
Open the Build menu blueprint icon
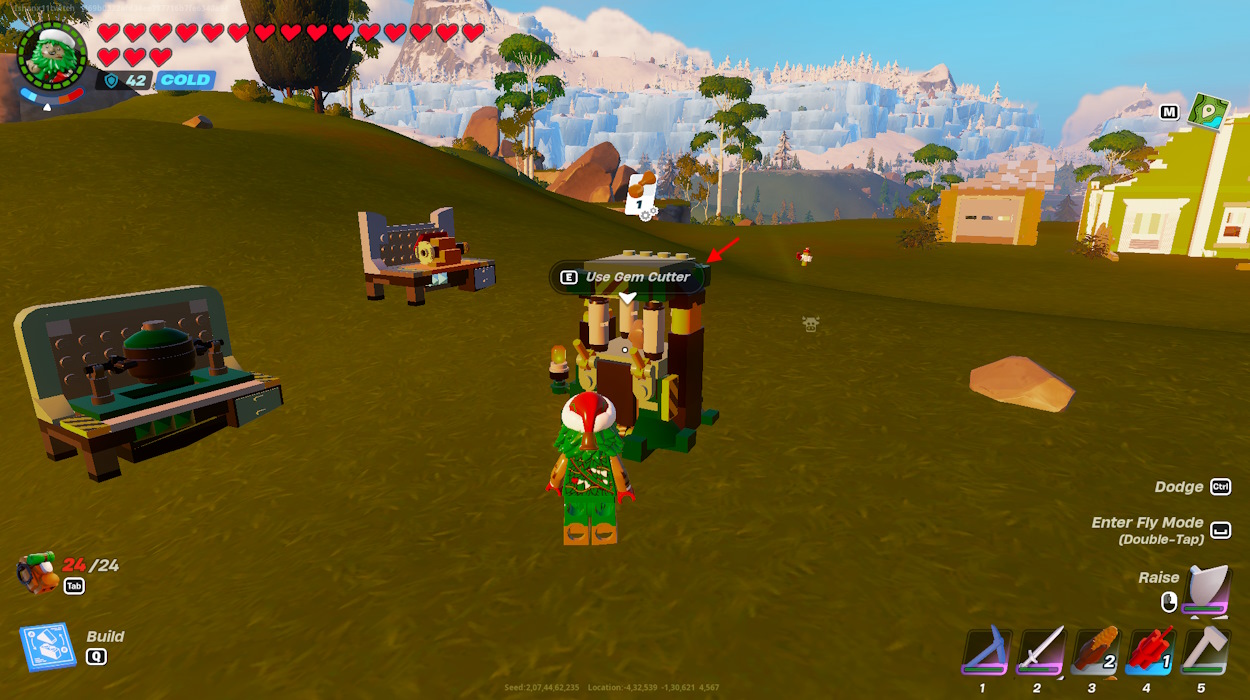[x=46, y=648]
